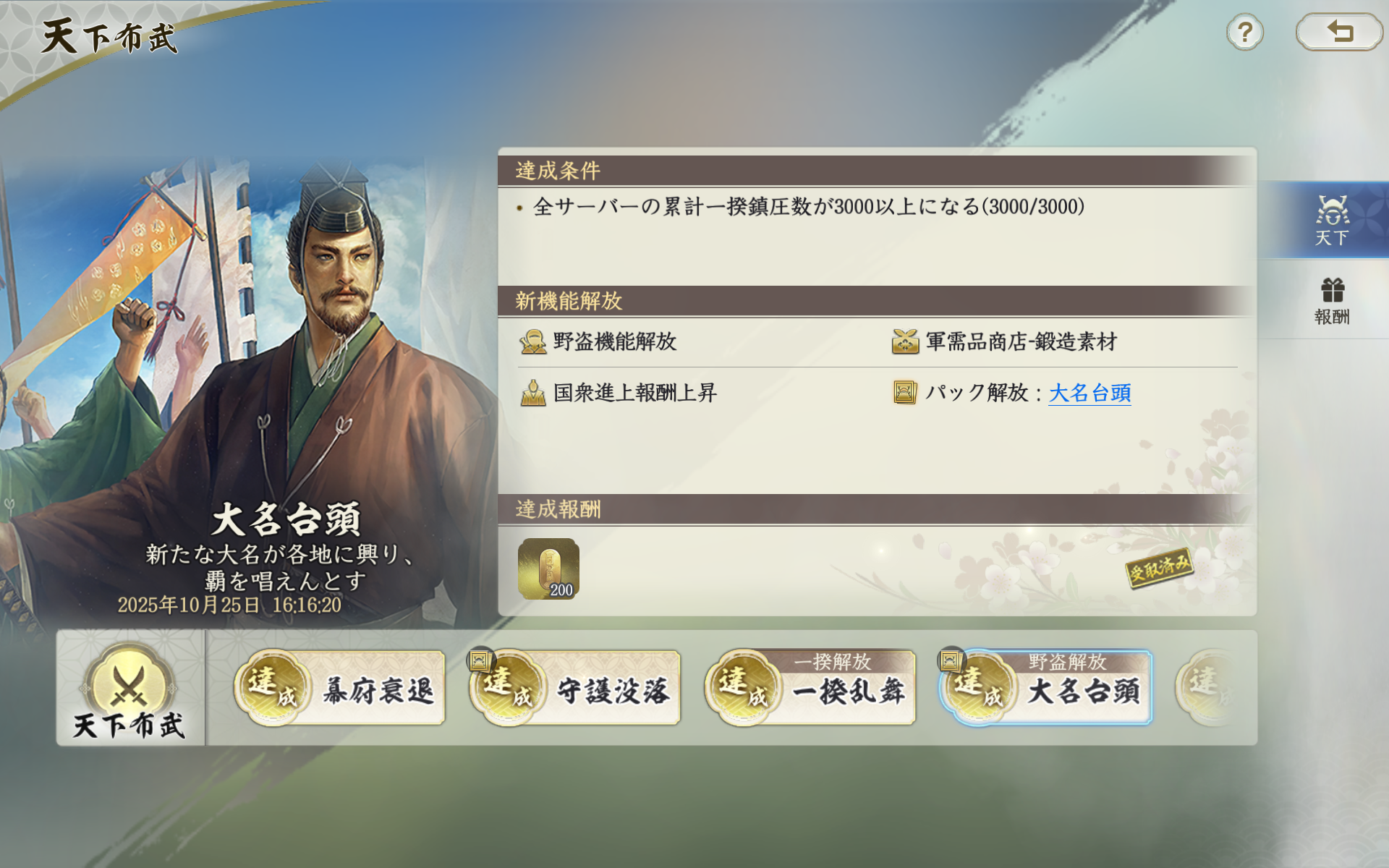Open the 大名台頭 pack link

click(1089, 394)
